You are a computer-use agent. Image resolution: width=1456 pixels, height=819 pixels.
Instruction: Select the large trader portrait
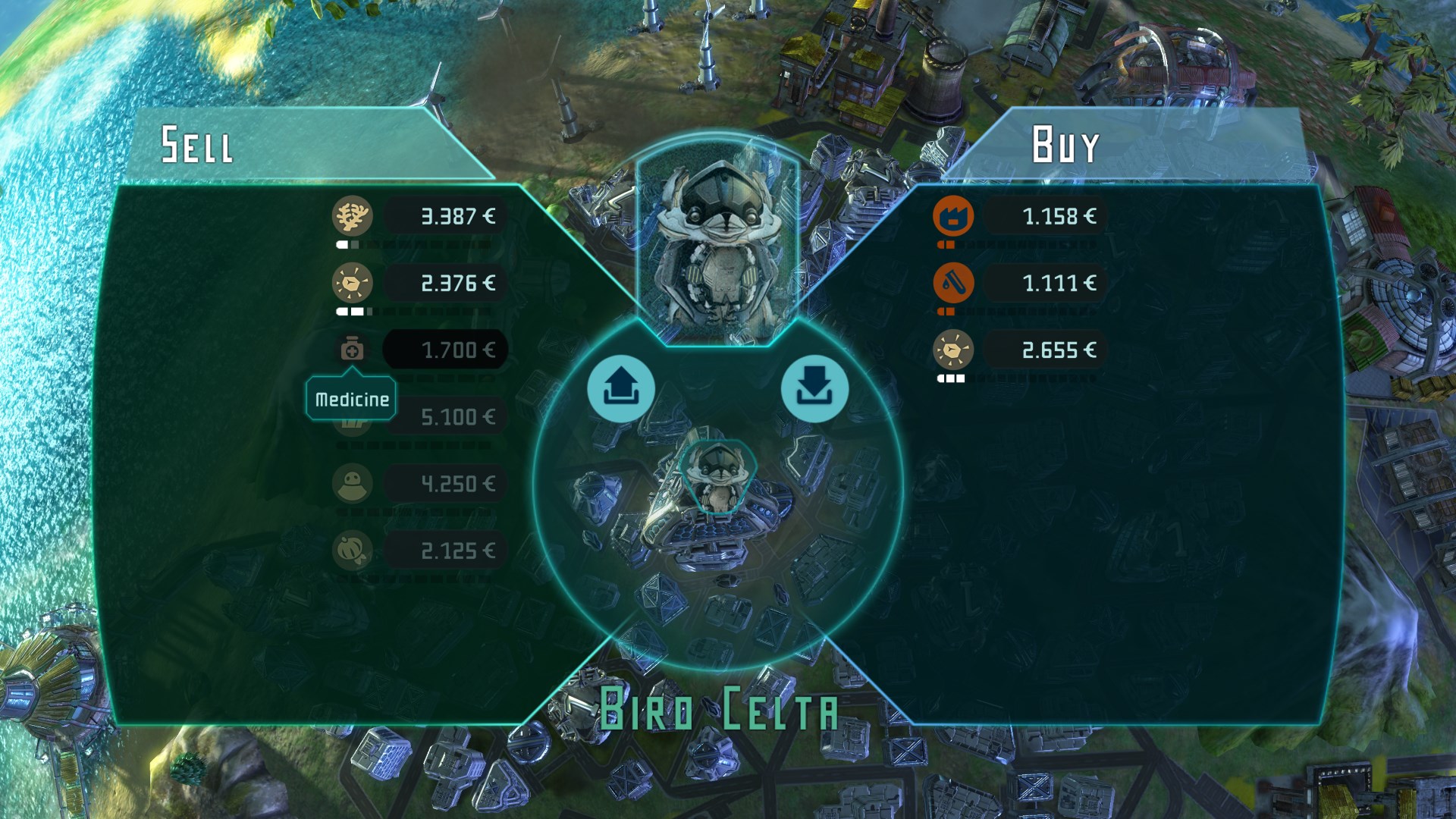[x=717, y=243]
